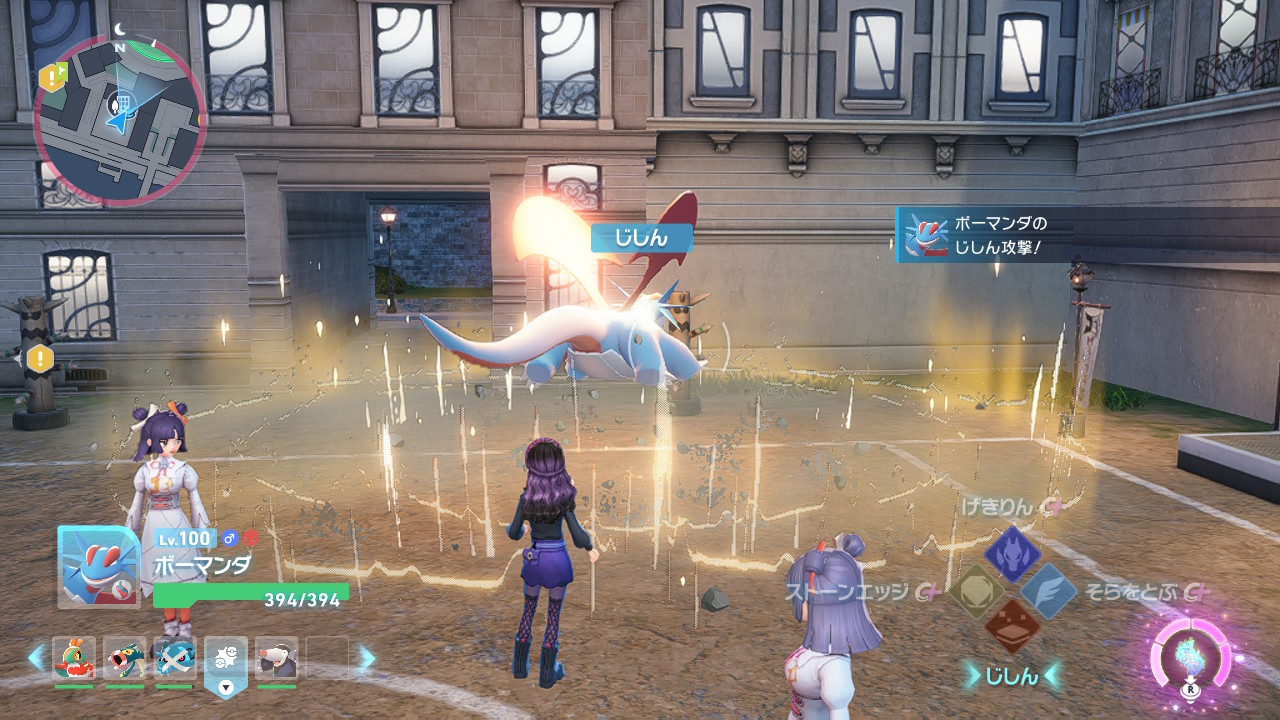Click the yellow exclamation marker at left edge
The image size is (1280, 720).
point(40,357)
